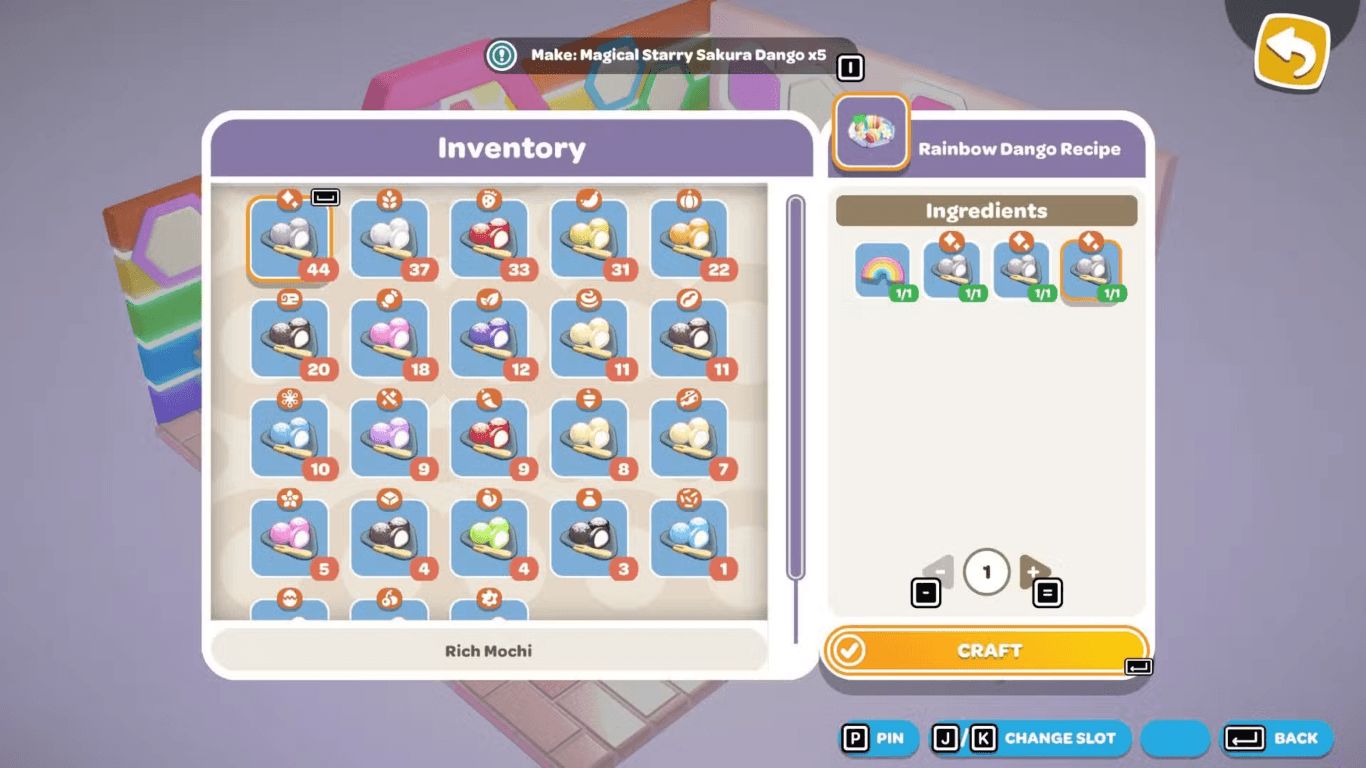Click the inventory scrollbar

coord(796,390)
